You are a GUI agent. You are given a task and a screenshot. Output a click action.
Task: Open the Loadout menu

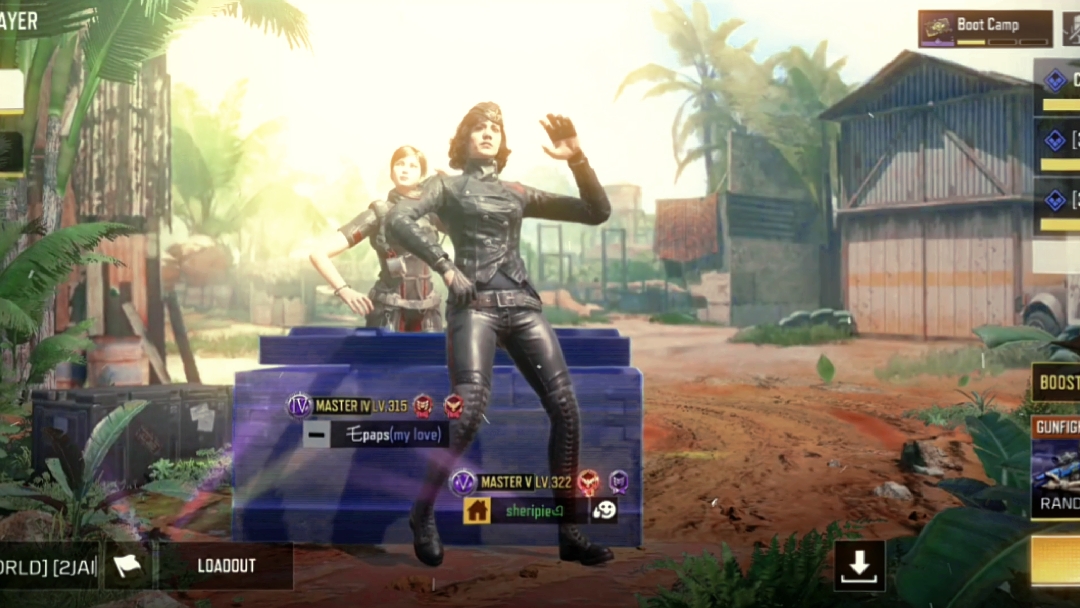(226, 566)
